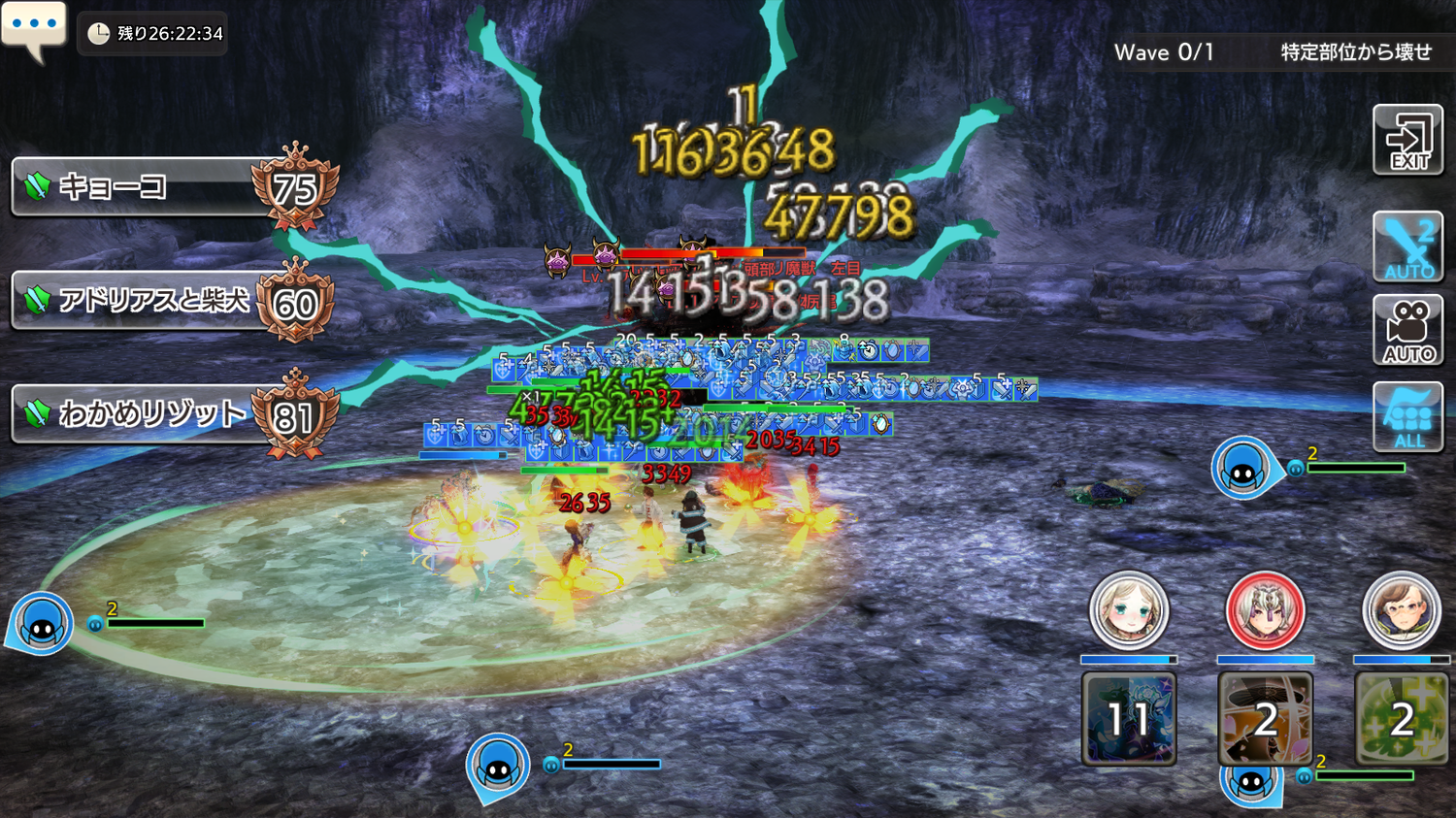Activate the skill showing cooldown 11

(x=1129, y=719)
